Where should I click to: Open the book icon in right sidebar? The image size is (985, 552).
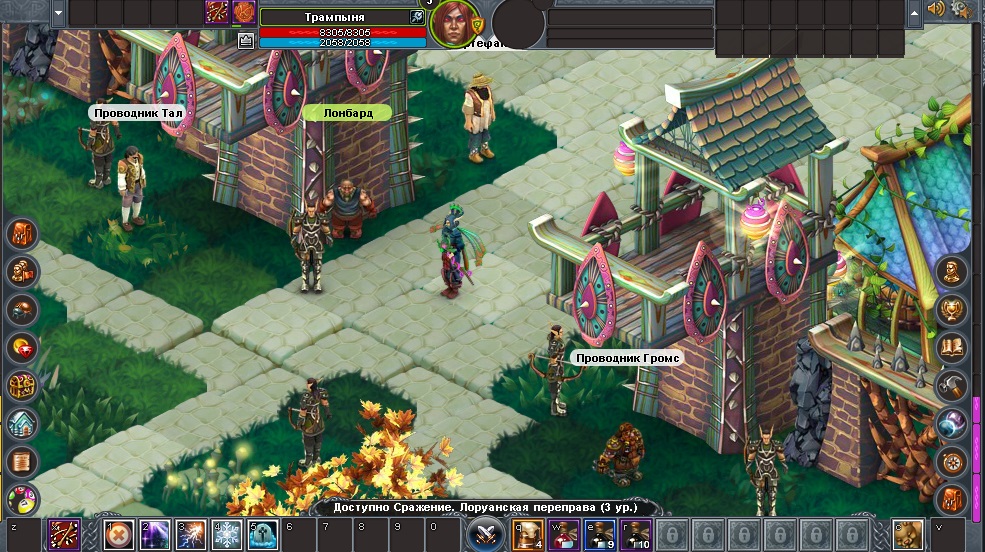951,347
